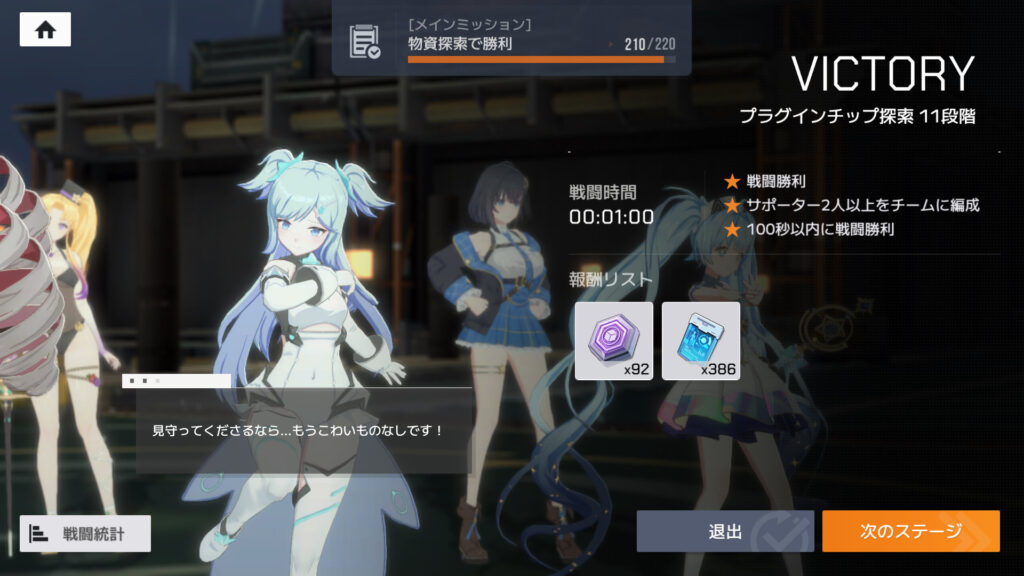Proceed to 次のステージ next stage
The height and width of the screenshot is (576, 1024).
(910, 531)
